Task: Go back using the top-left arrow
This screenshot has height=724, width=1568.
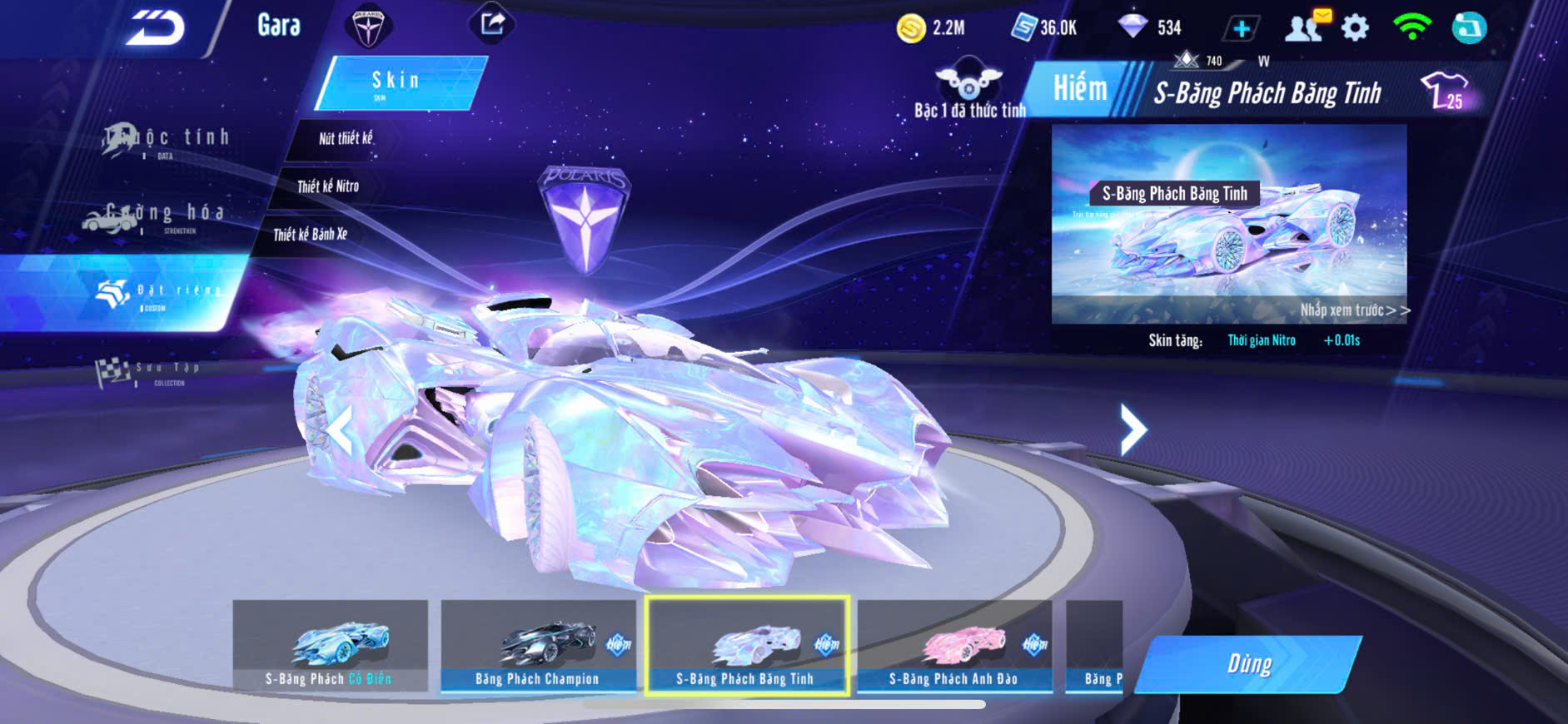Action: pos(155,28)
